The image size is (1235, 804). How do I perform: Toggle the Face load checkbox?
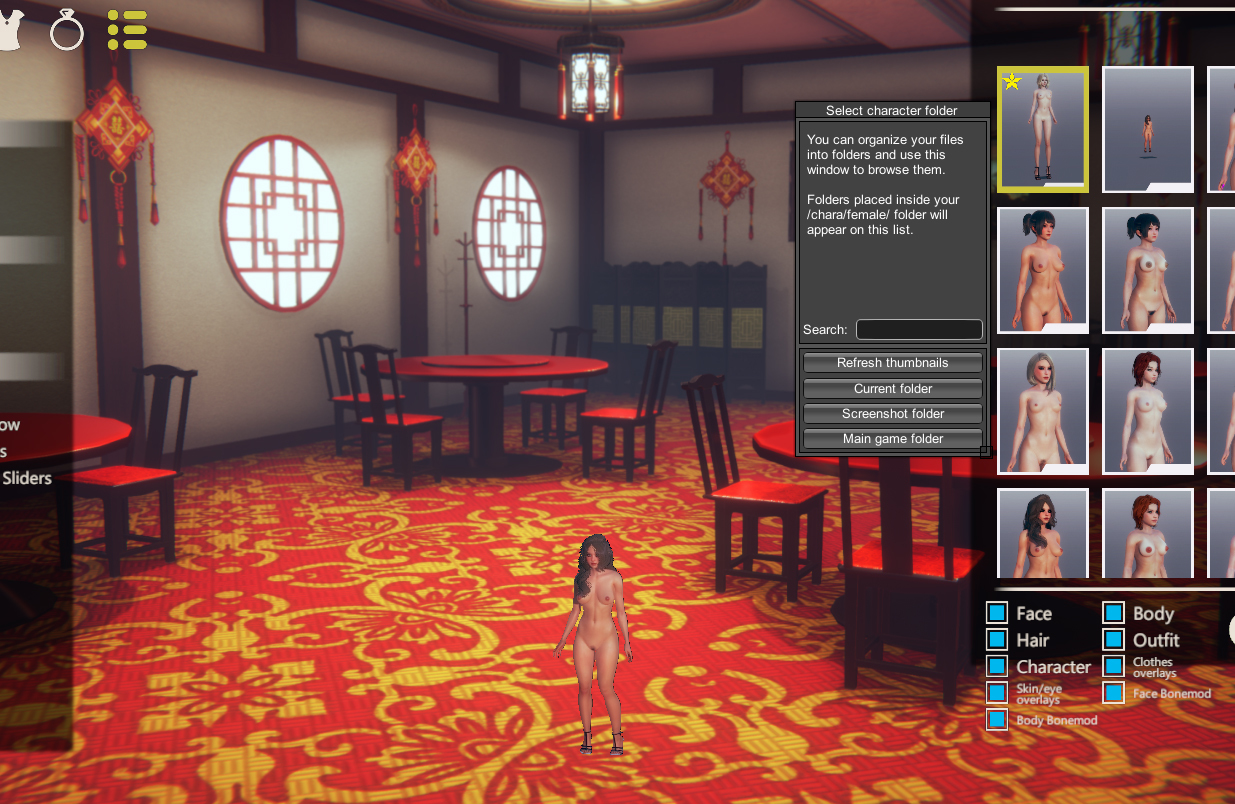pyautogui.click(x=997, y=614)
